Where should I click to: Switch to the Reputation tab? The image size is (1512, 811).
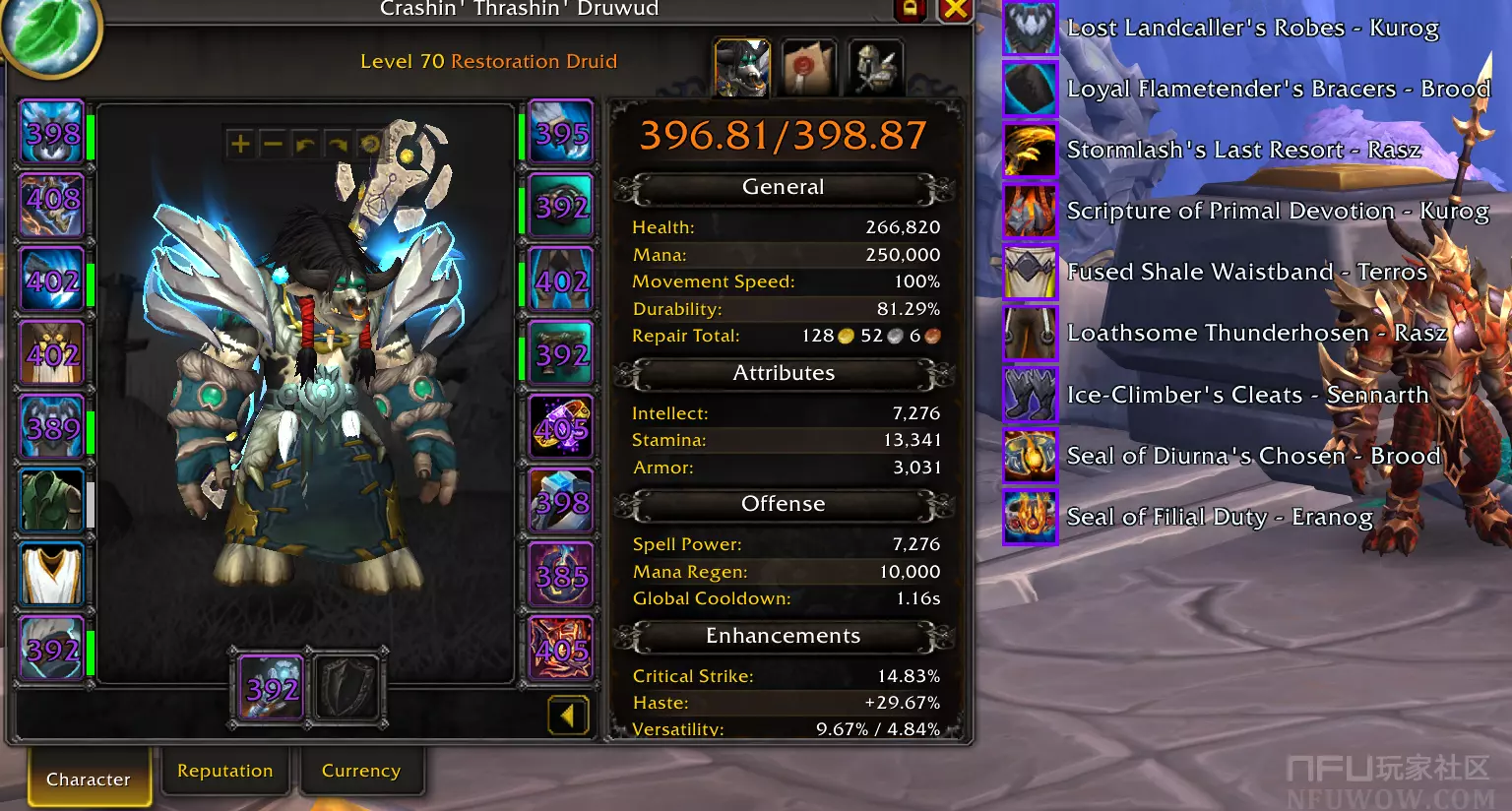224,771
